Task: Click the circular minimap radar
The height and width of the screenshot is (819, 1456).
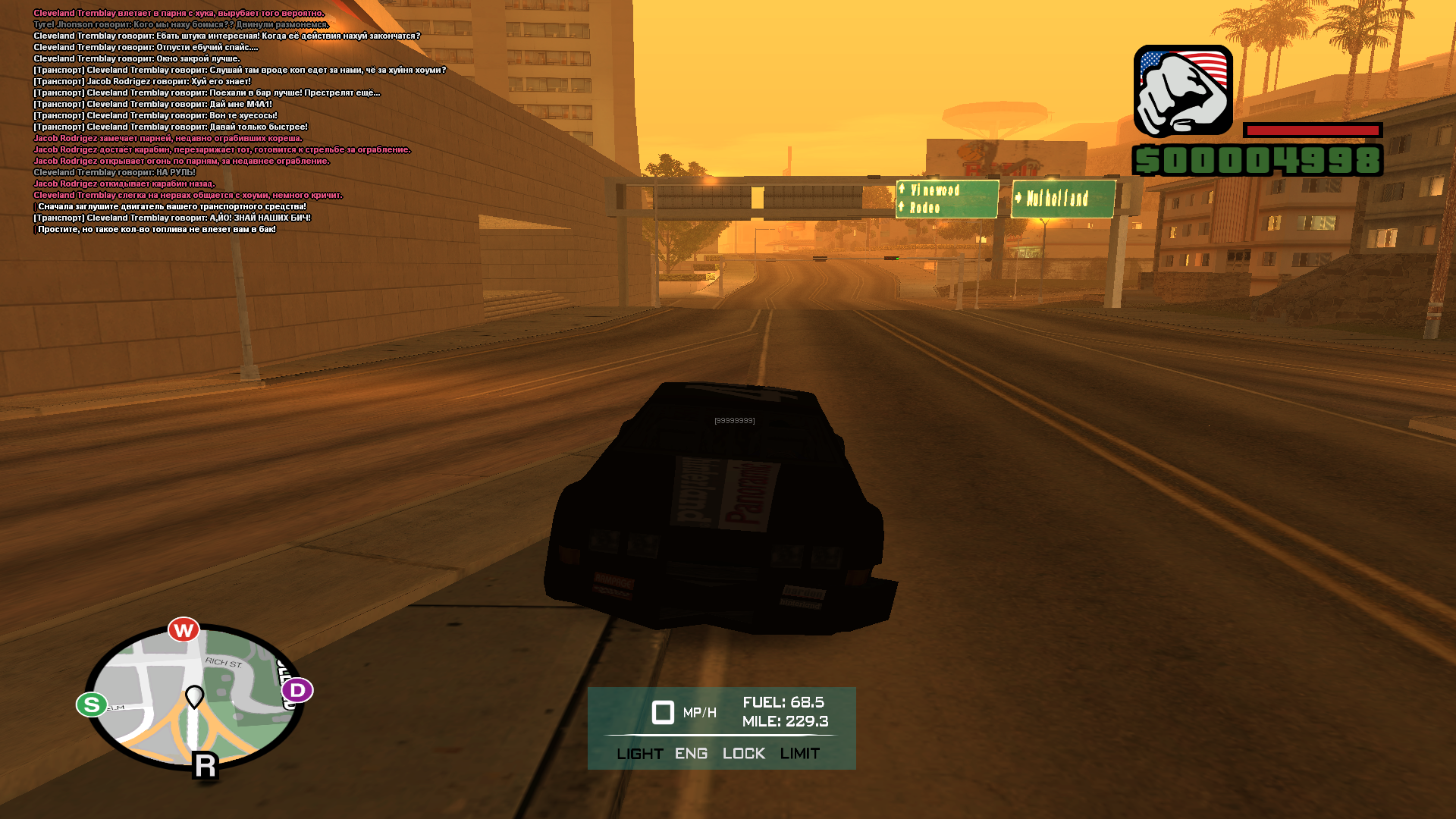Action: tap(193, 698)
